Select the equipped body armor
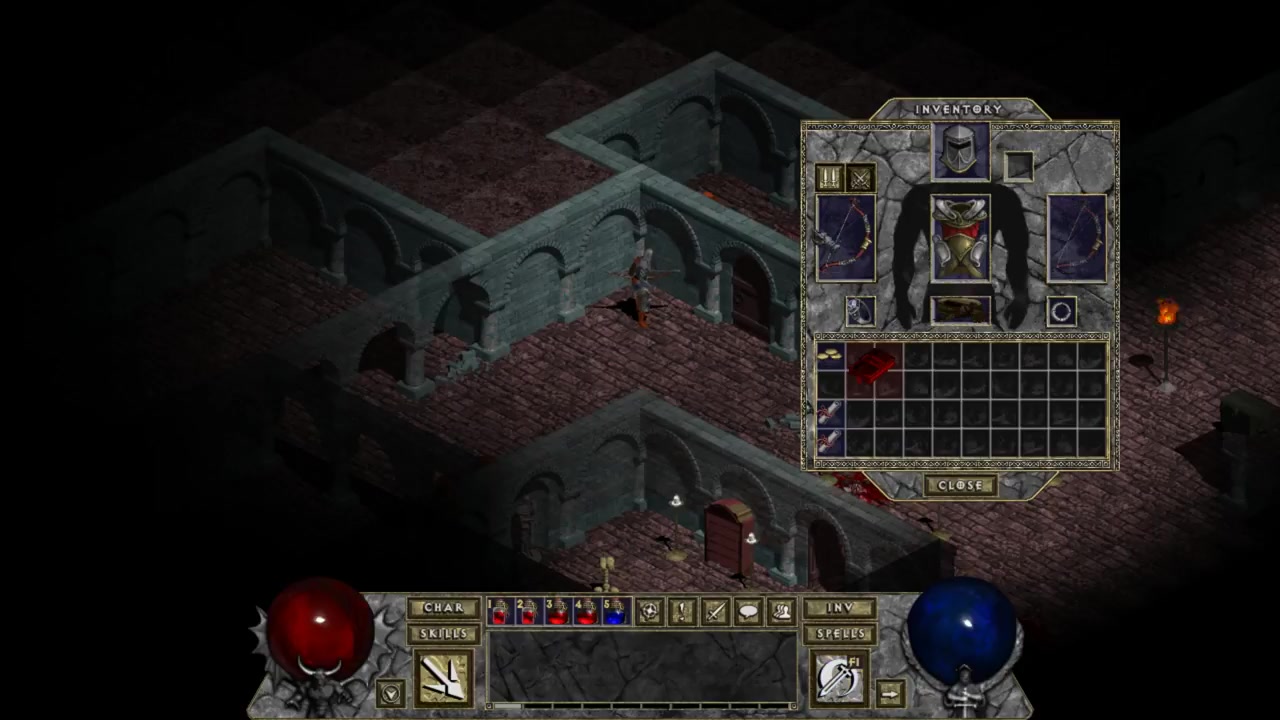1280x720 pixels. [961, 239]
